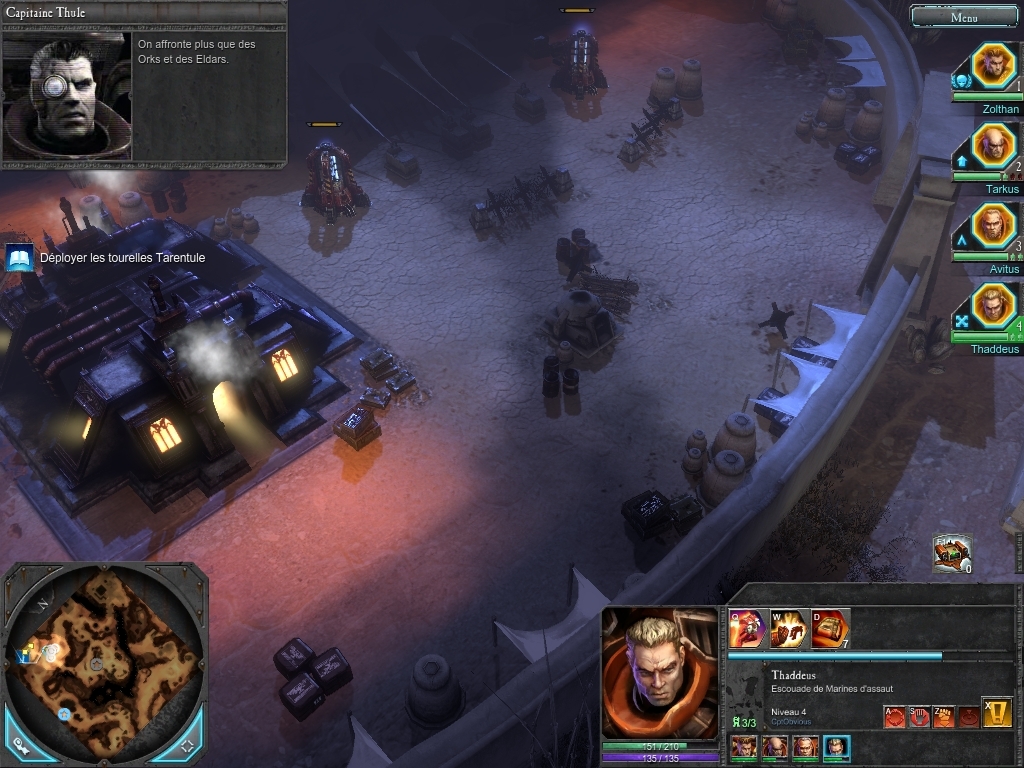This screenshot has height=768, width=1024.
Task: Select Tarkus's squad portrait
Action: tap(993, 147)
